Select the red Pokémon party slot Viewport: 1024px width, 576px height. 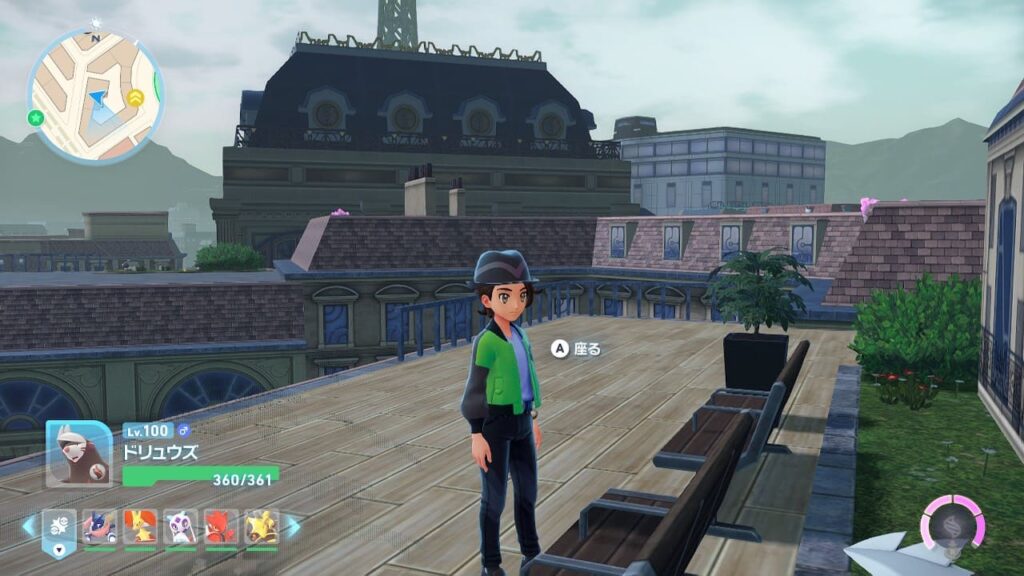(221, 526)
